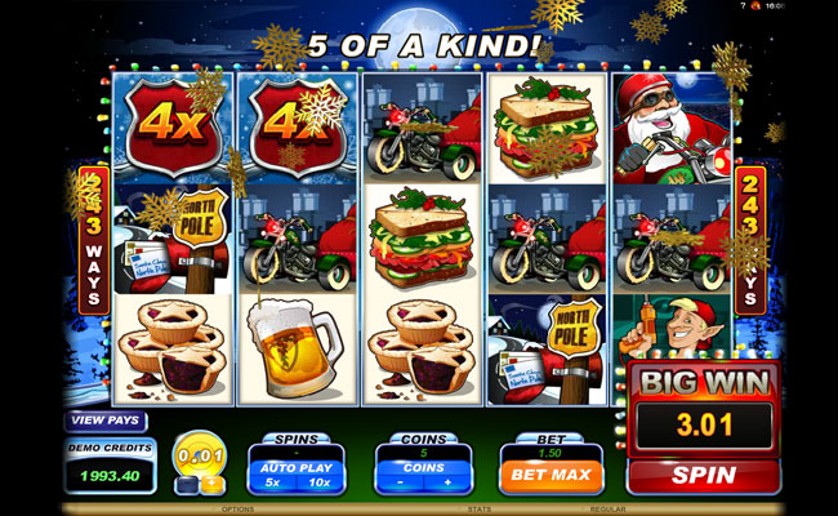Viewport: 838px width, 516px height.
Task: Open the Options menu
Action: (x=237, y=509)
